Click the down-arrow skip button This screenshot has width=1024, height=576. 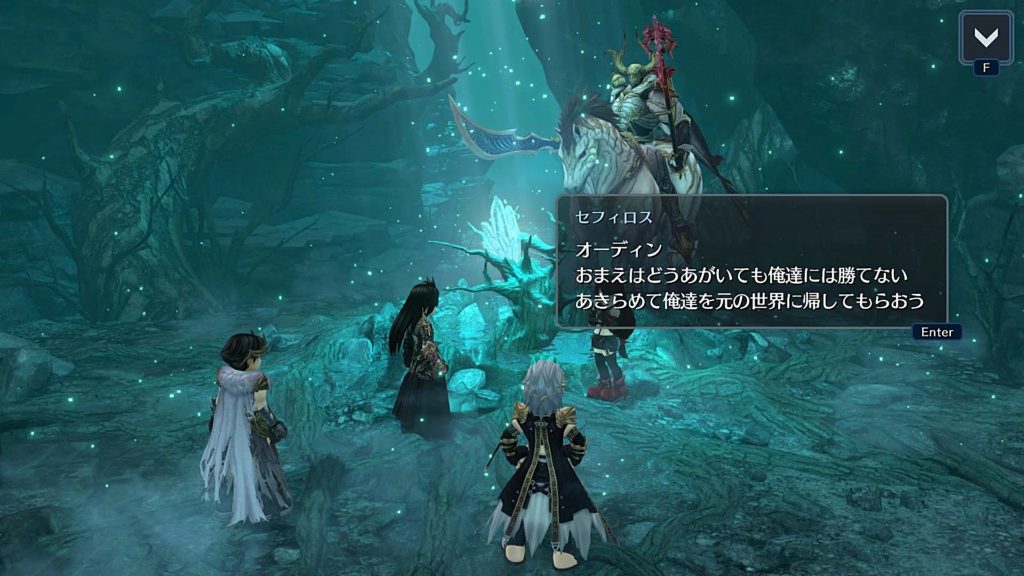(985, 38)
